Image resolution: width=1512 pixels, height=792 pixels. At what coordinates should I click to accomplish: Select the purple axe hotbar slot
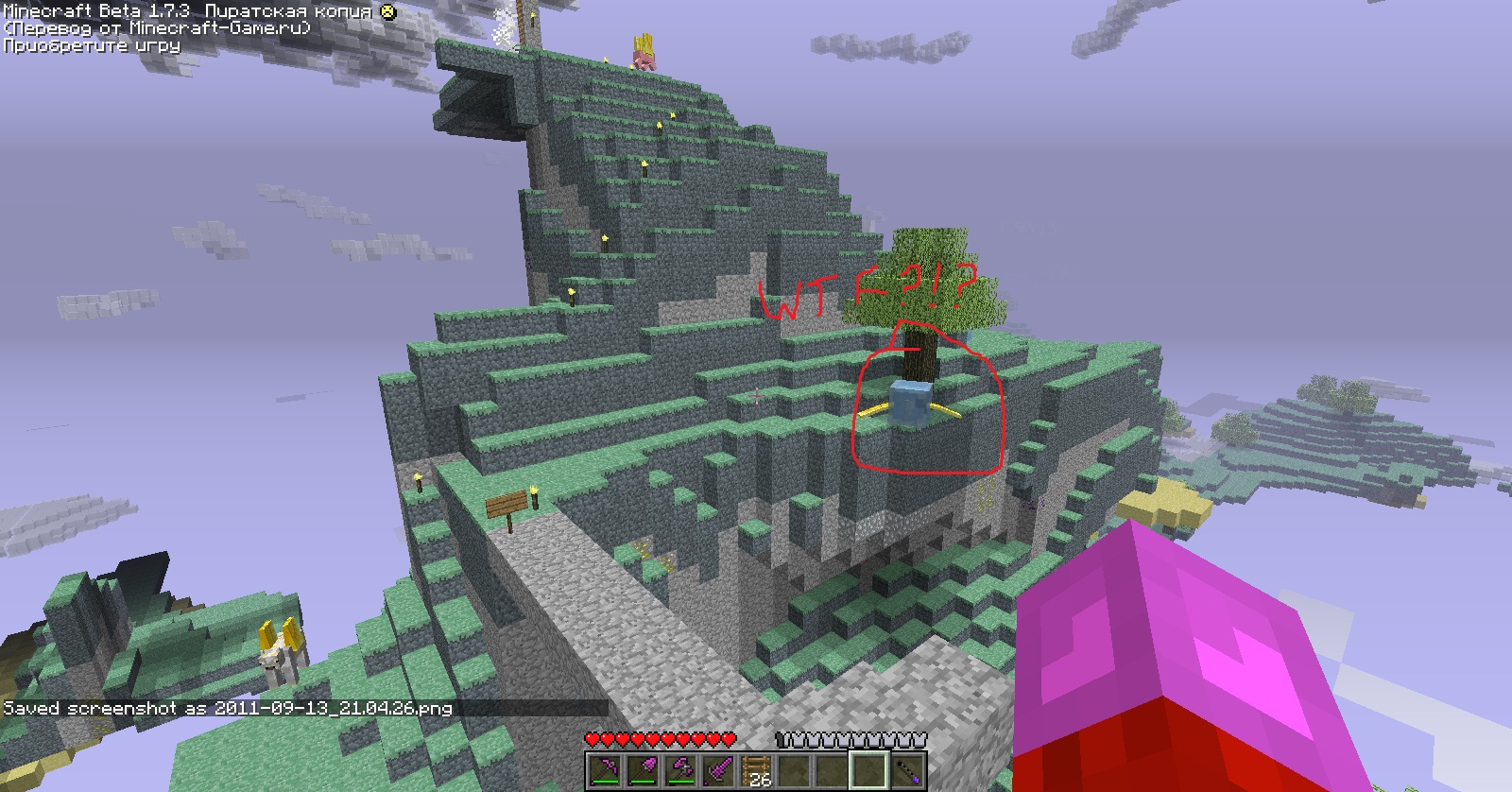pos(680,769)
